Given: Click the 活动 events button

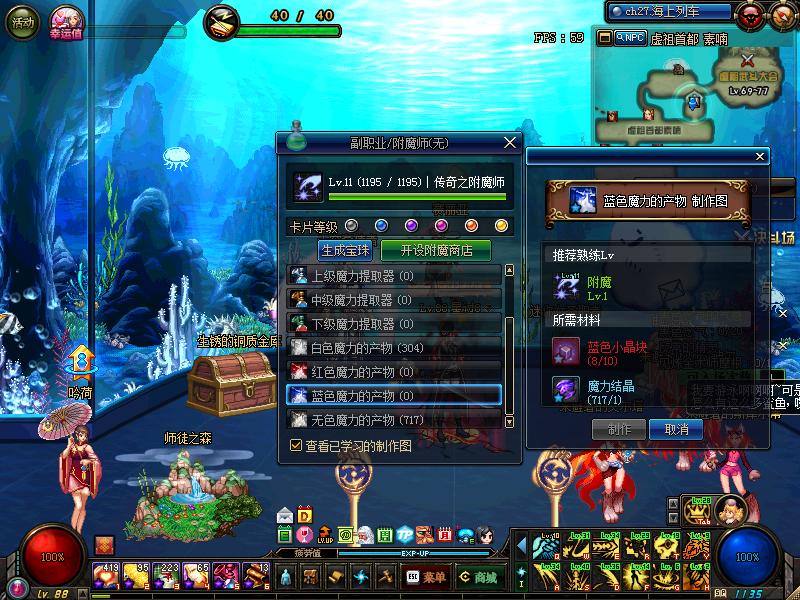Looking at the screenshot, I should pos(20,21).
